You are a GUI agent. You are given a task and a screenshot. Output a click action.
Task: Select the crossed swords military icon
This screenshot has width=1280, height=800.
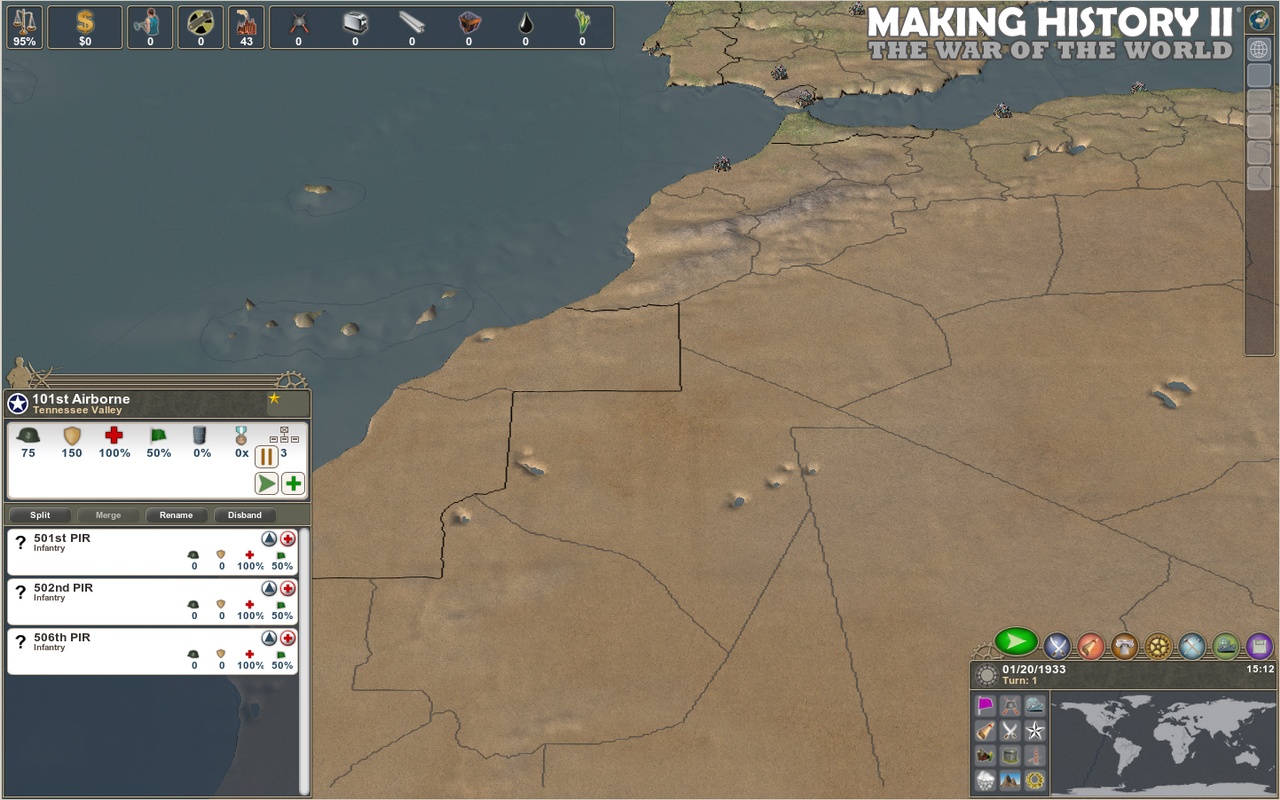[1056, 647]
